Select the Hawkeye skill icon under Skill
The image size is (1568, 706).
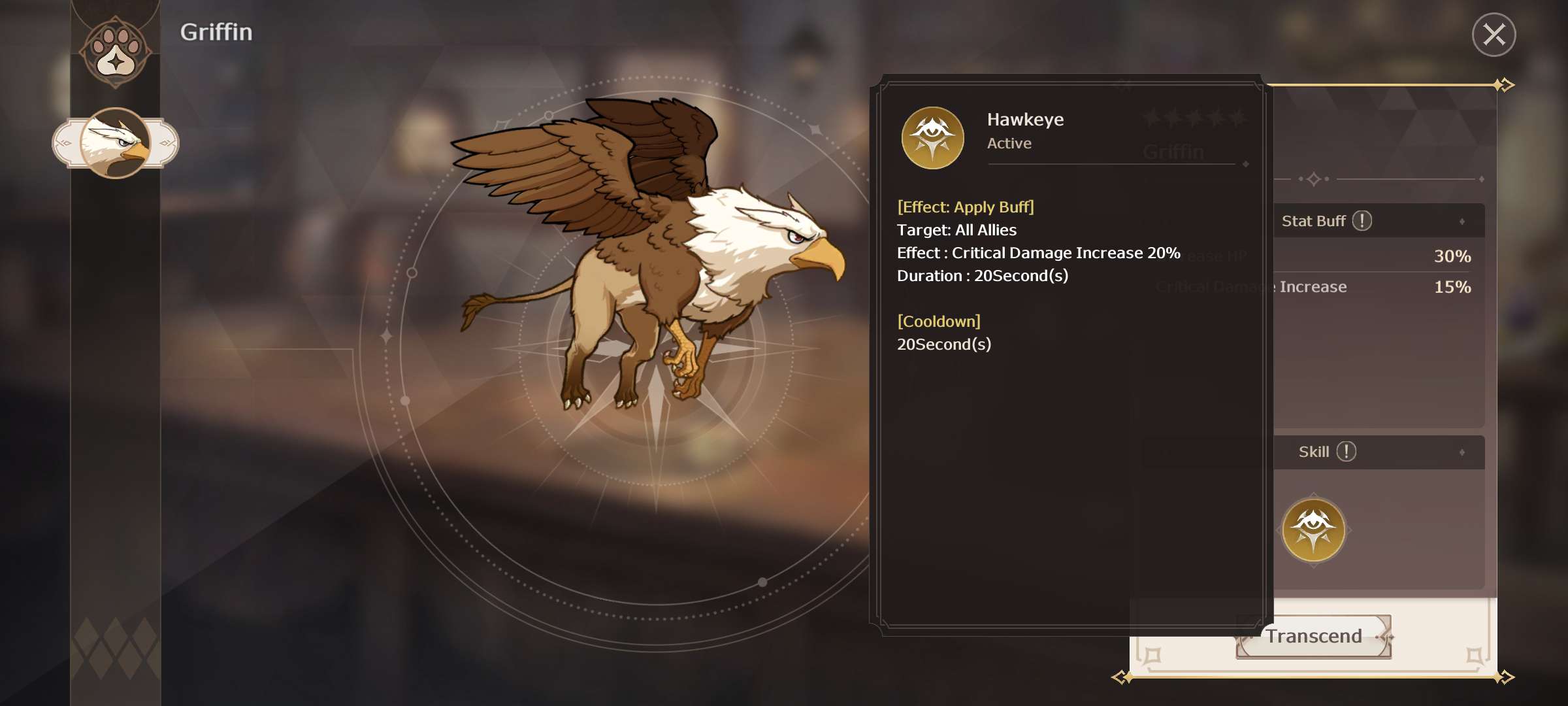point(1313,530)
